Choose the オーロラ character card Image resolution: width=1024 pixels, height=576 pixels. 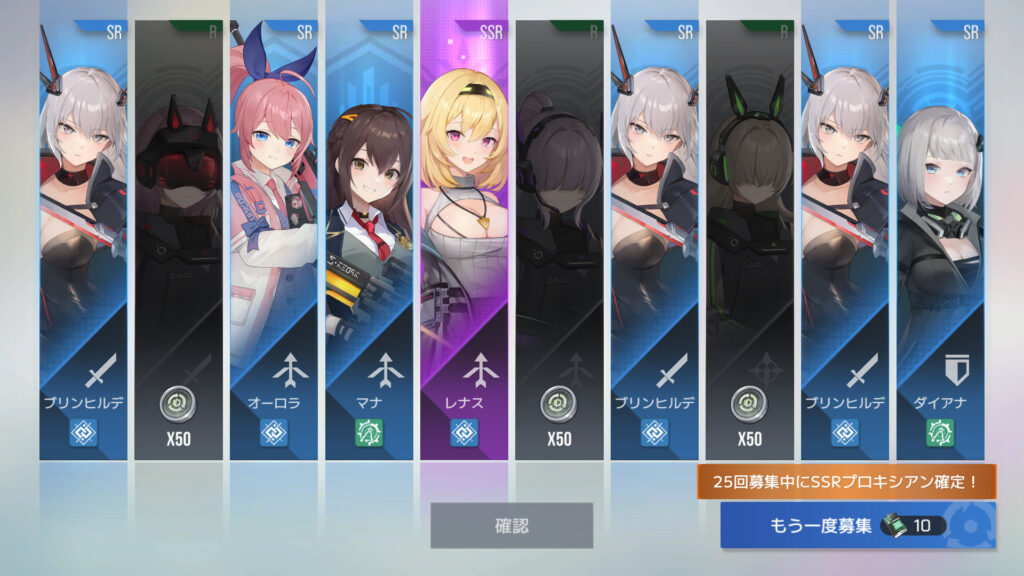[x=273, y=240]
